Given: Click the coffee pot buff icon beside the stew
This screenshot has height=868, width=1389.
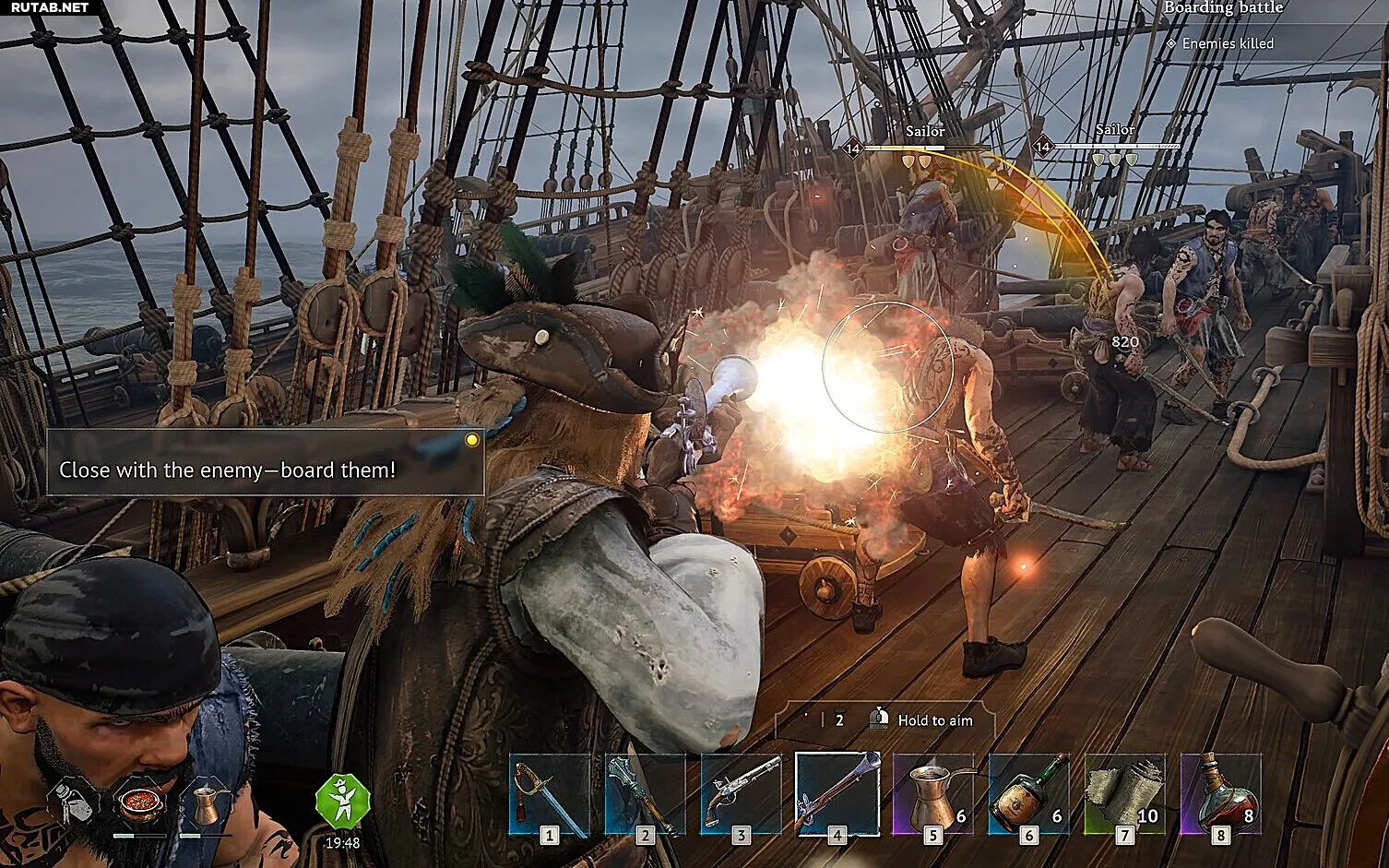Looking at the screenshot, I should tap(205, 804).
